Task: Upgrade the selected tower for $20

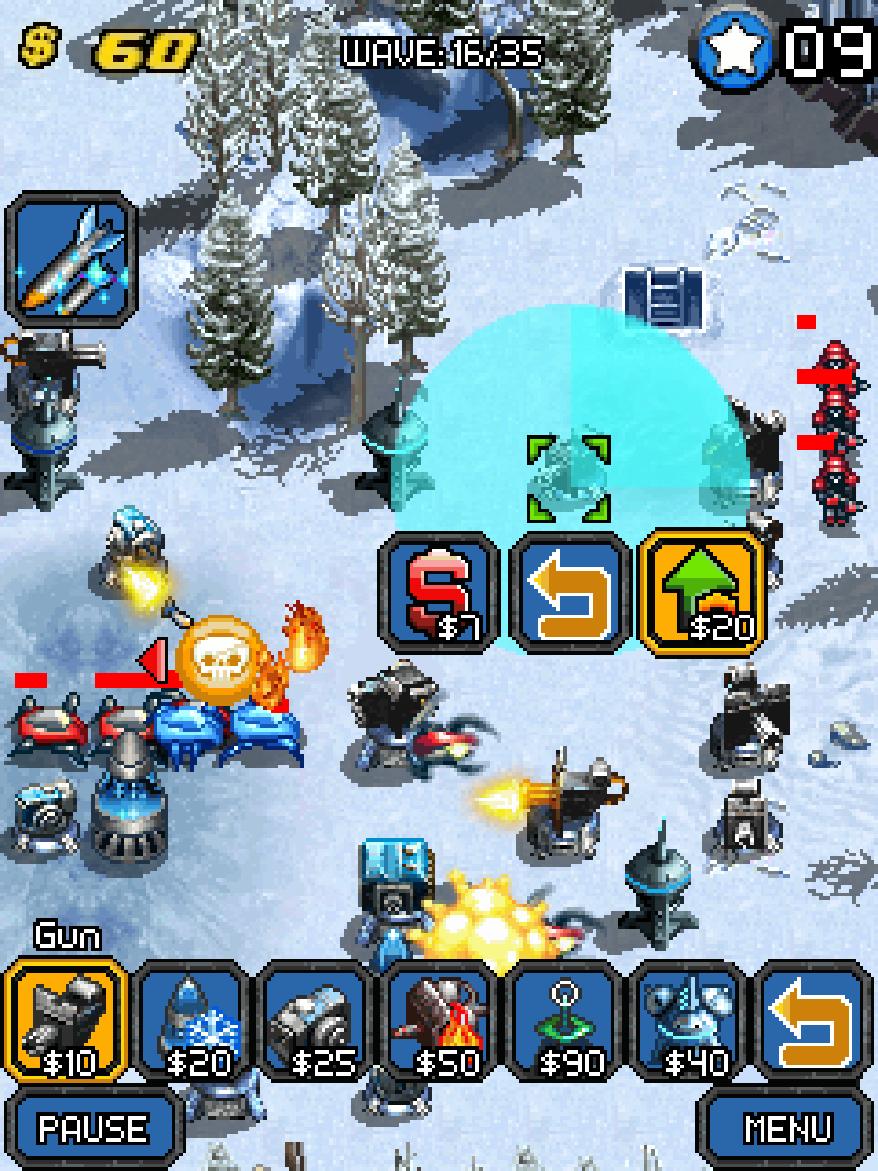Action: tap(702, 593)
